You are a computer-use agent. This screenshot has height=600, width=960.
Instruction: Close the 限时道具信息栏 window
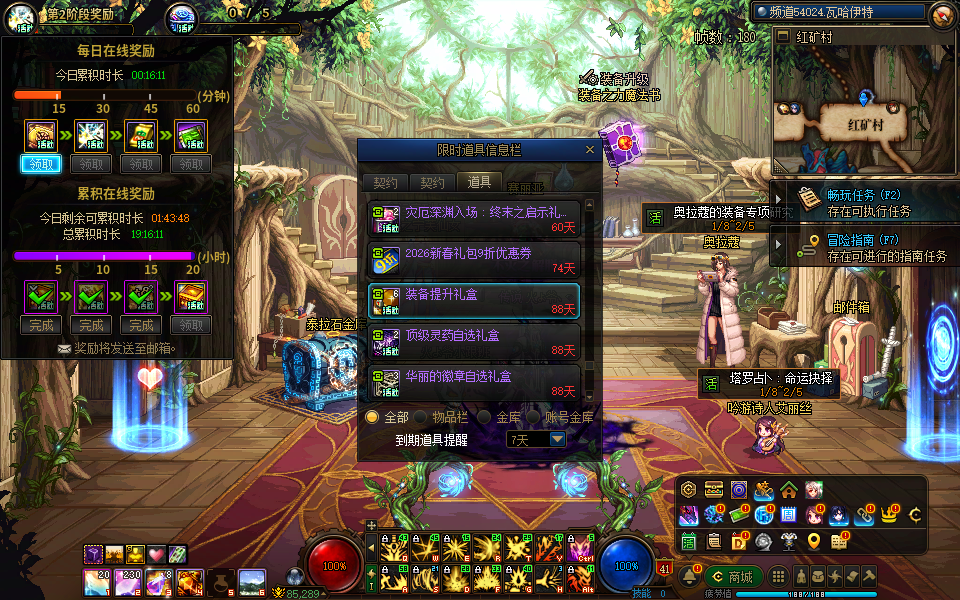590,150
